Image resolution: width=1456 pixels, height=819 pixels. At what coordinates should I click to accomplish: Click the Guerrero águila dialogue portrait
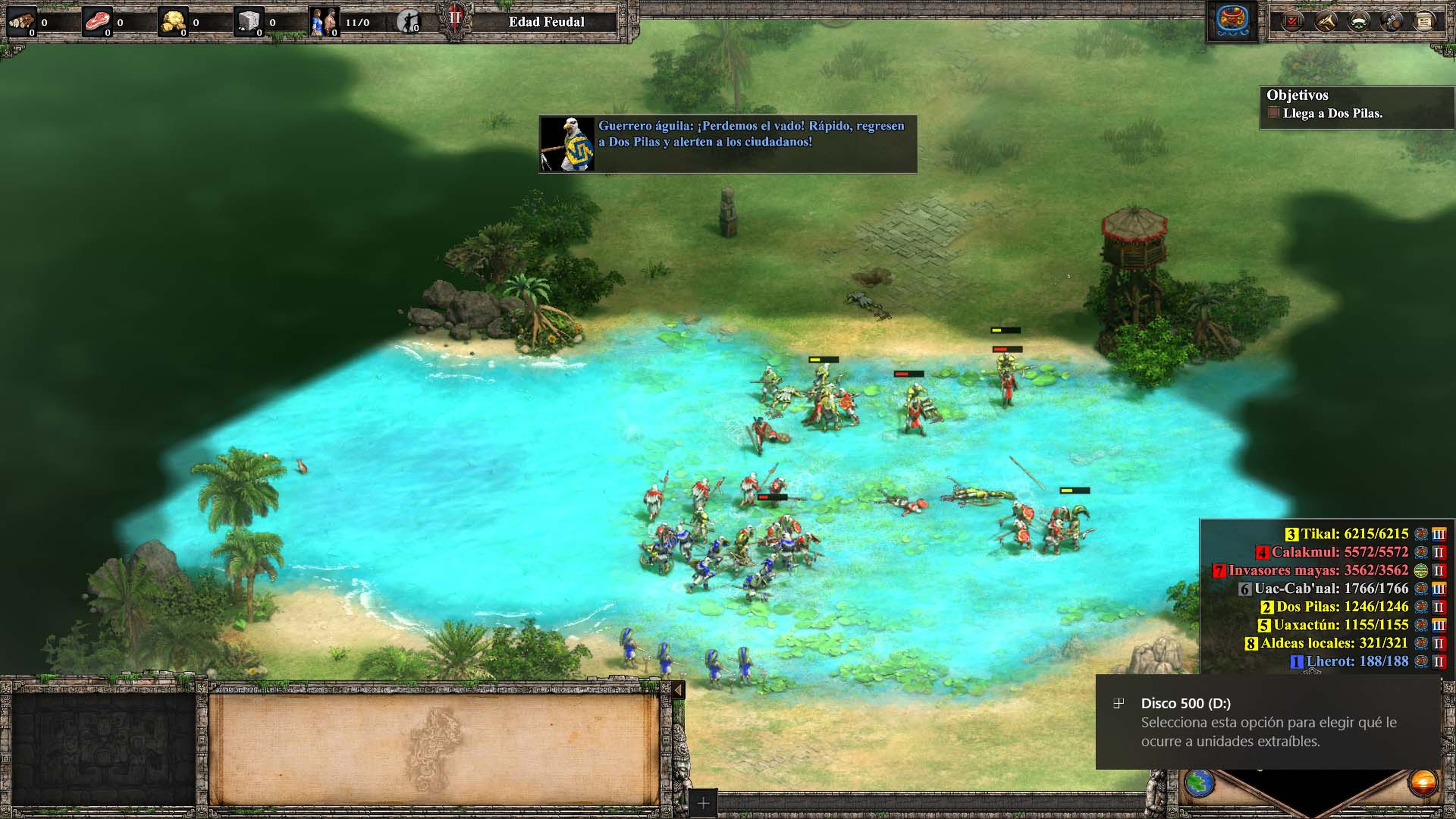[x=568, y=144]
